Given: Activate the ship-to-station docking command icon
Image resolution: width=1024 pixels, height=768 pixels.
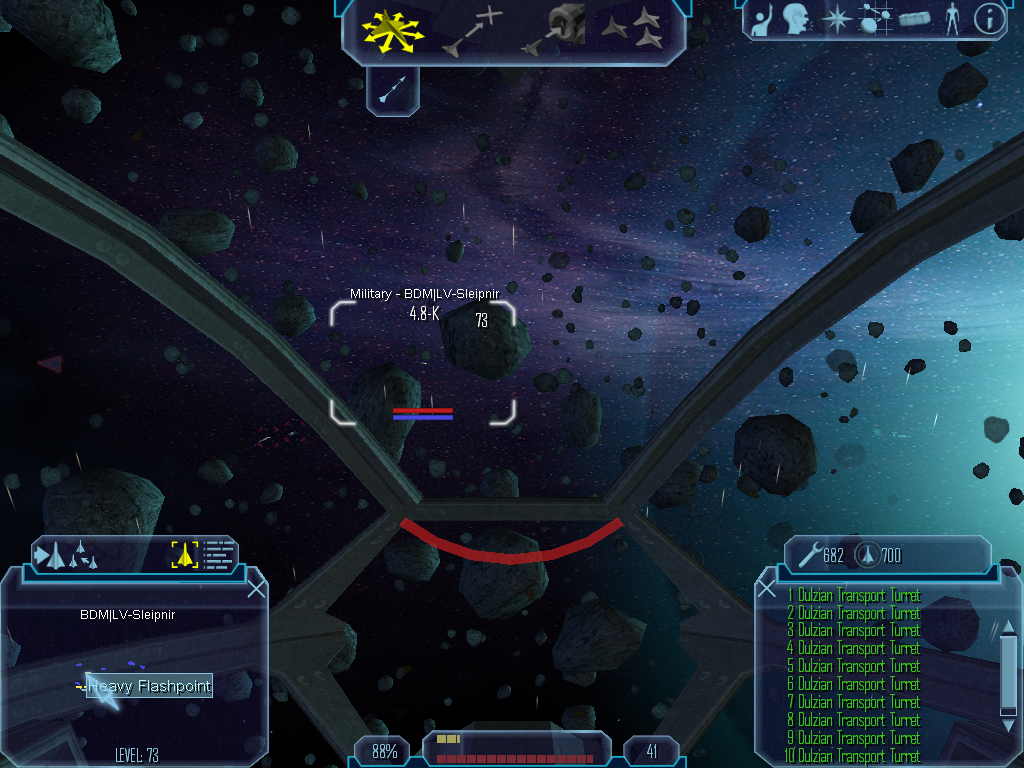Looking at the screenshot, I should click(555, 30).
